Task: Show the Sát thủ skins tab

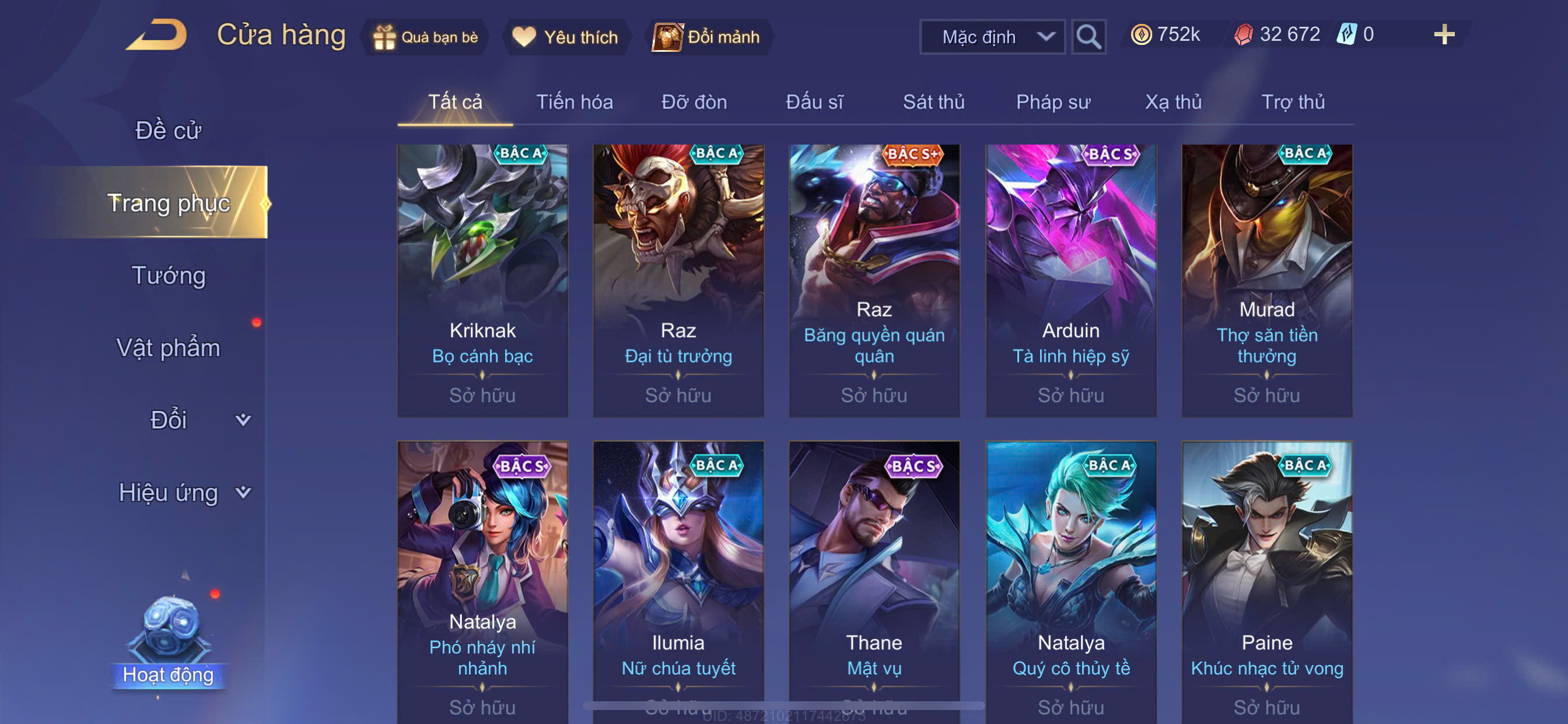Action: click(x=933, y=102)
